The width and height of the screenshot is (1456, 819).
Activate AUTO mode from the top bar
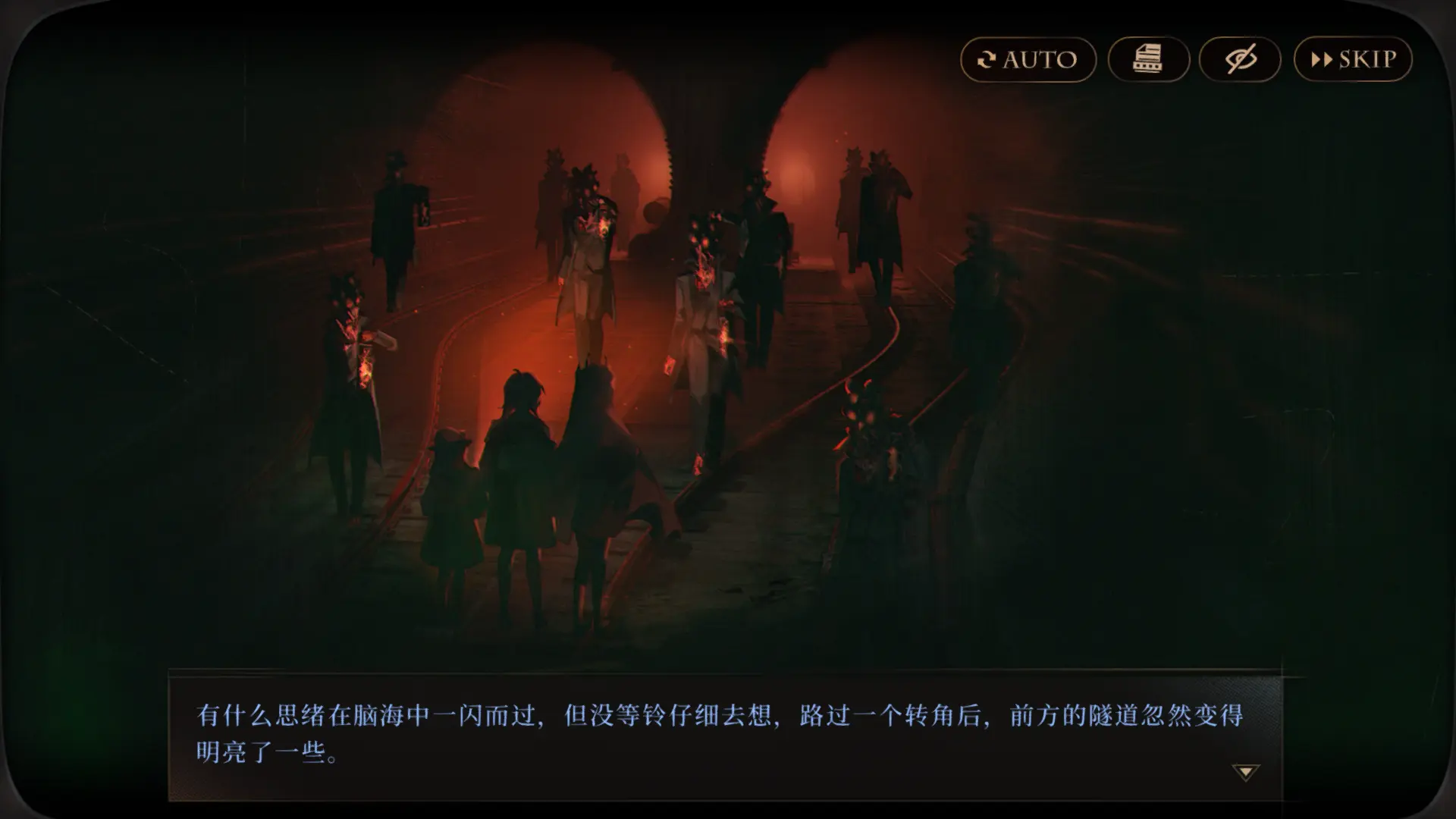1028,58
